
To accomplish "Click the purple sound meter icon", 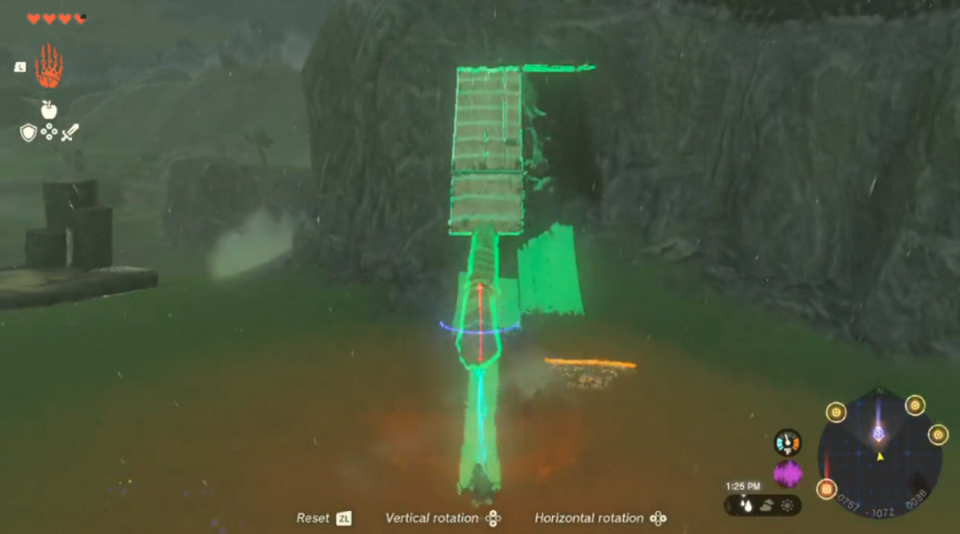I will [x=787, y=473].
